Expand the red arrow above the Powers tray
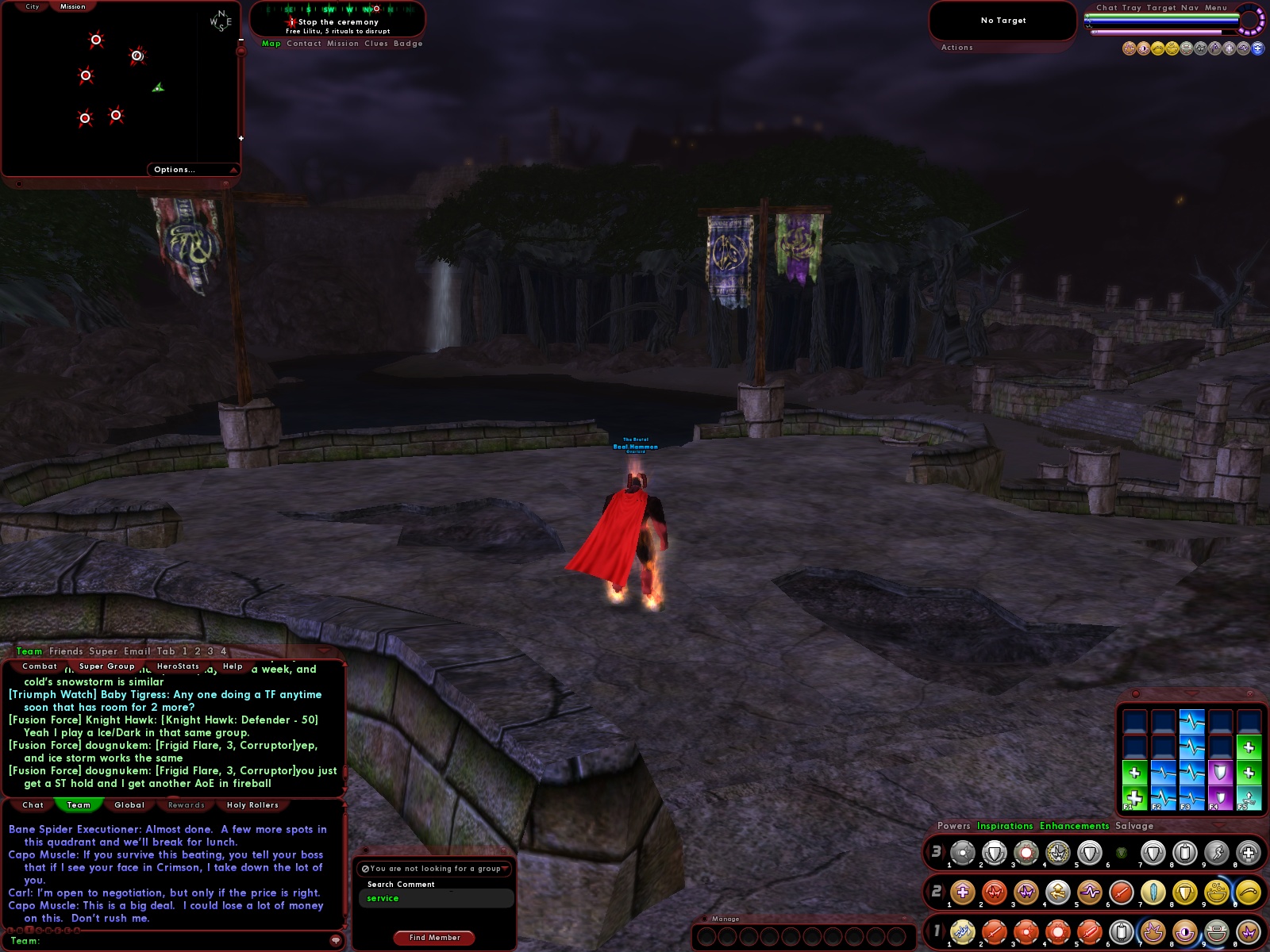Image resolution: width=1270 pixels, height=952 pixels. click(1219, 826)
